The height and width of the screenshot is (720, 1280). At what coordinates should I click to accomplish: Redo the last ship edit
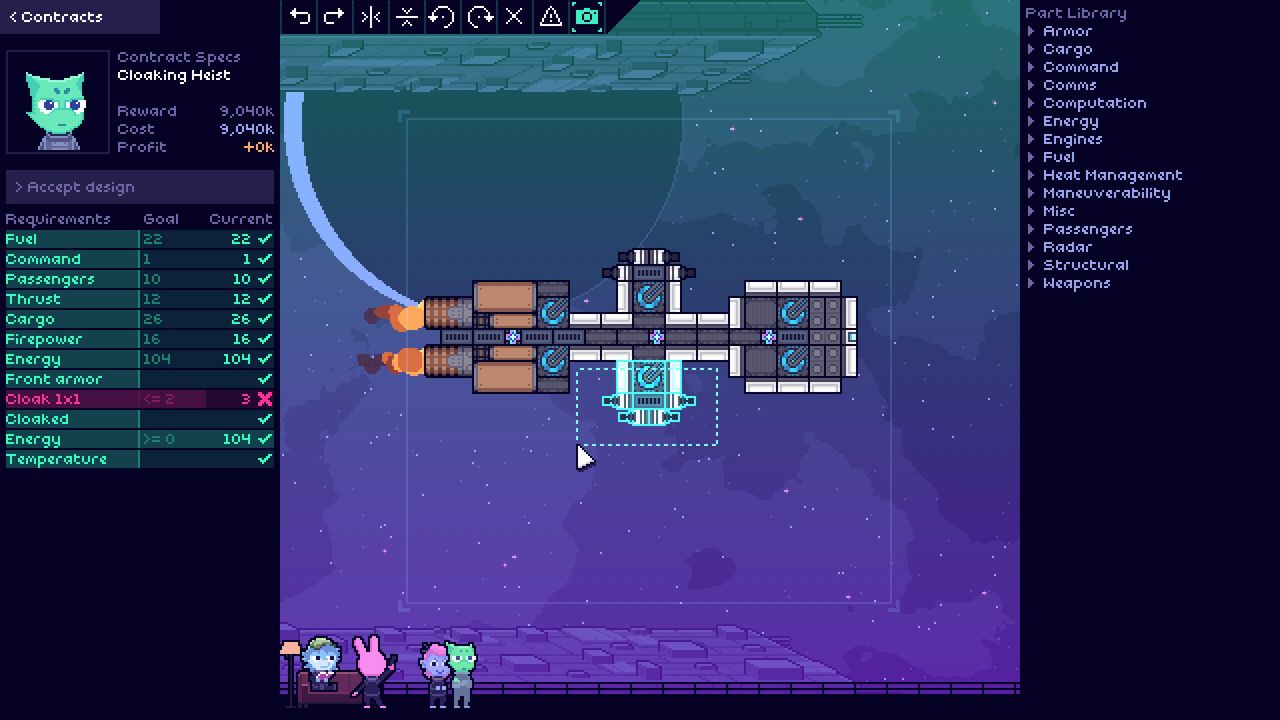tap(335, 16)
